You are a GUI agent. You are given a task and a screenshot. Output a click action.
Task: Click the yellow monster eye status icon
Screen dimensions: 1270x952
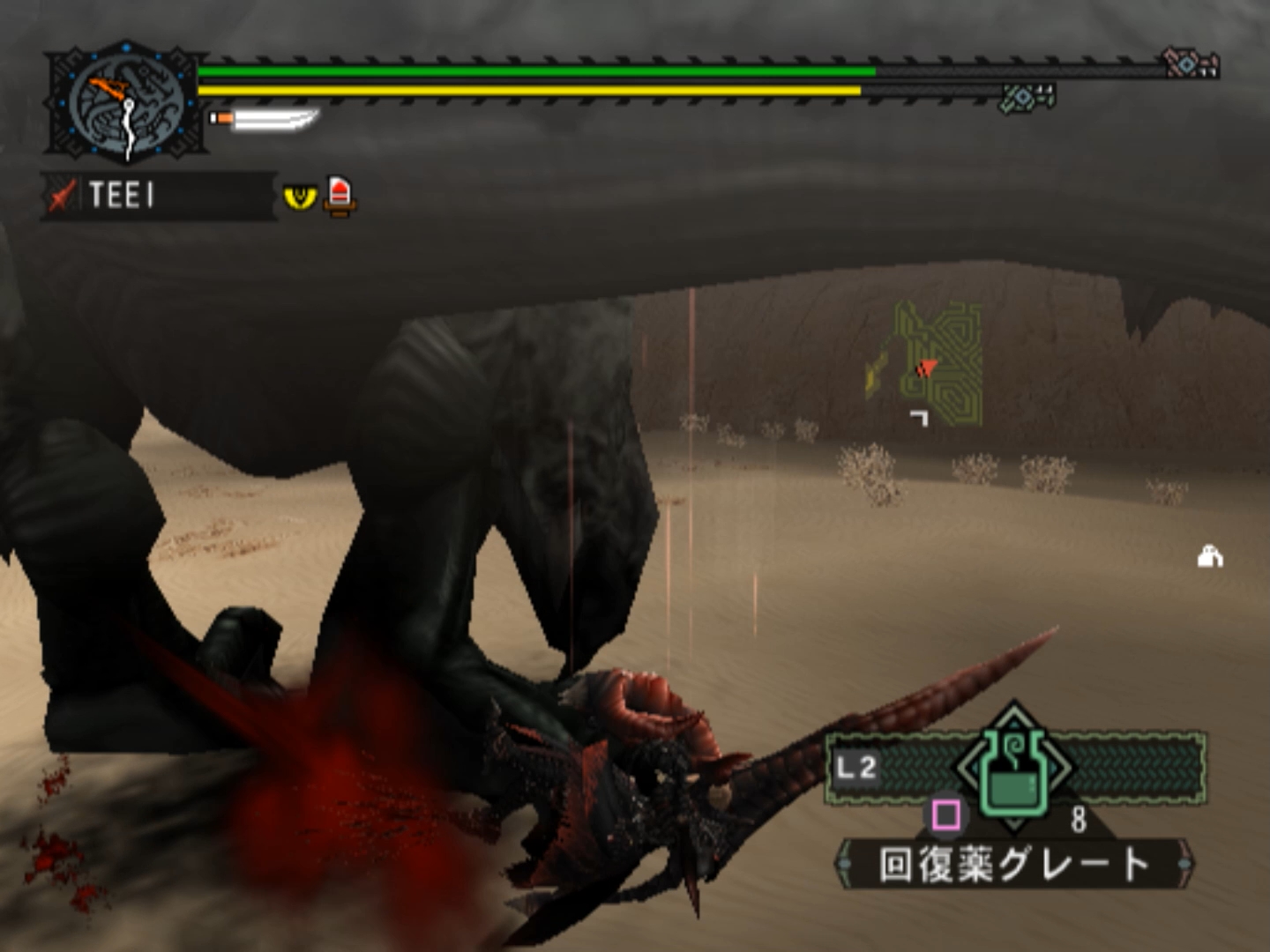[x=300, y=196]
